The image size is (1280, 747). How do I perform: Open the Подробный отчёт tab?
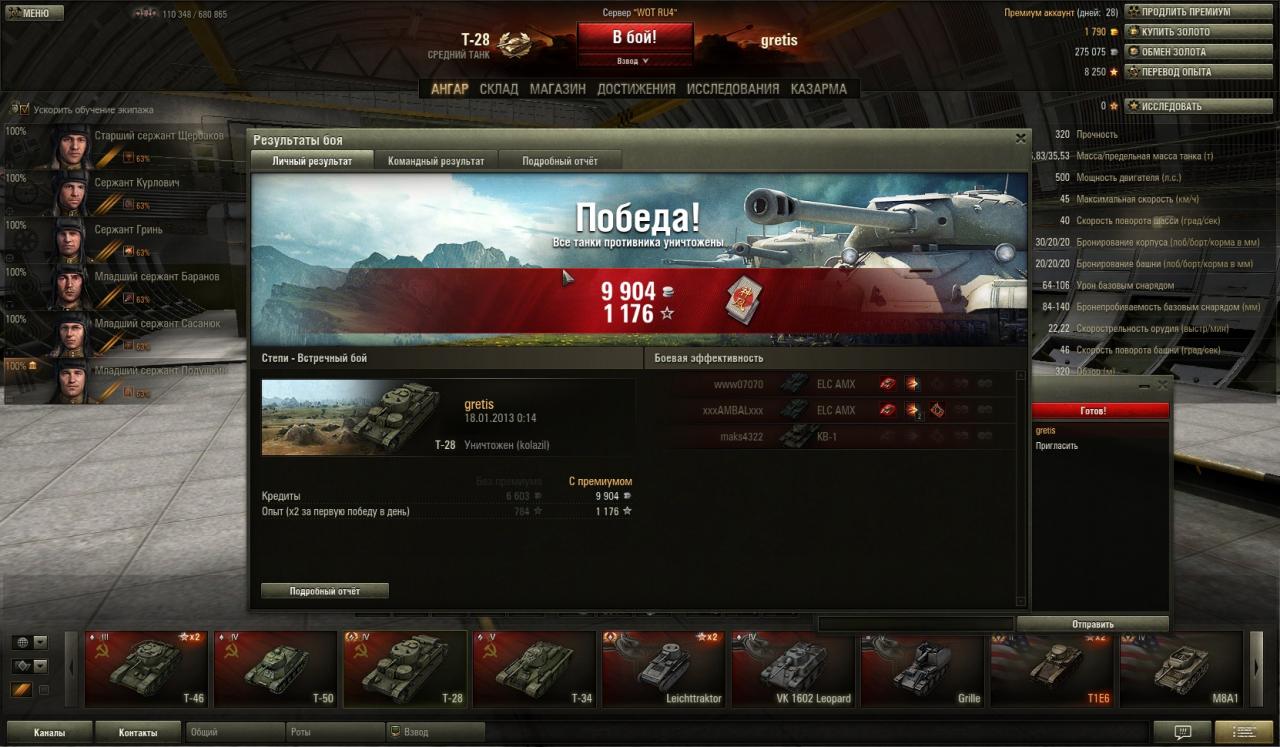pyautogui.click(x=560, y=161)
